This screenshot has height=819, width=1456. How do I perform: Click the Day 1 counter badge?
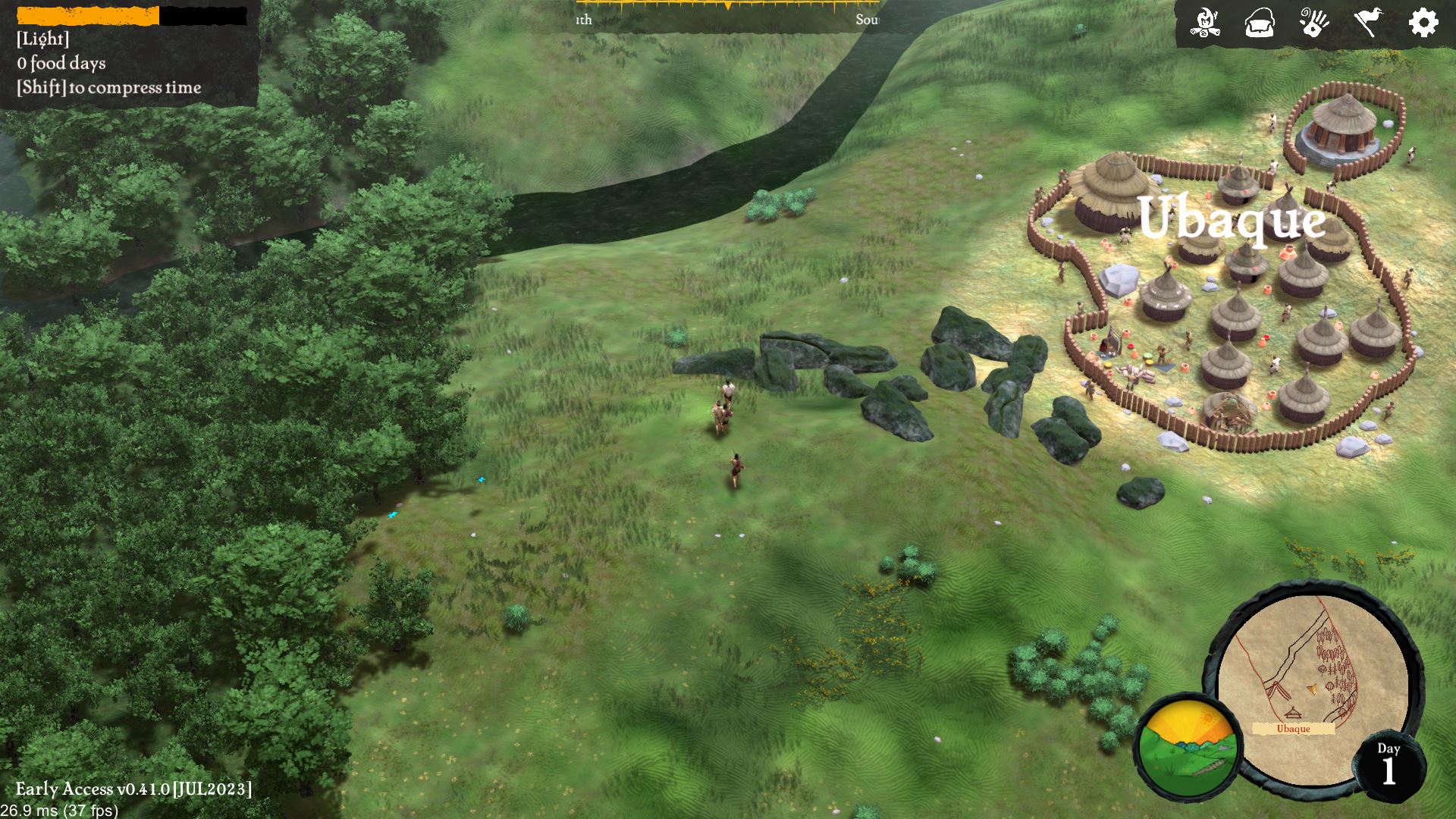(x=1389, y=766)
